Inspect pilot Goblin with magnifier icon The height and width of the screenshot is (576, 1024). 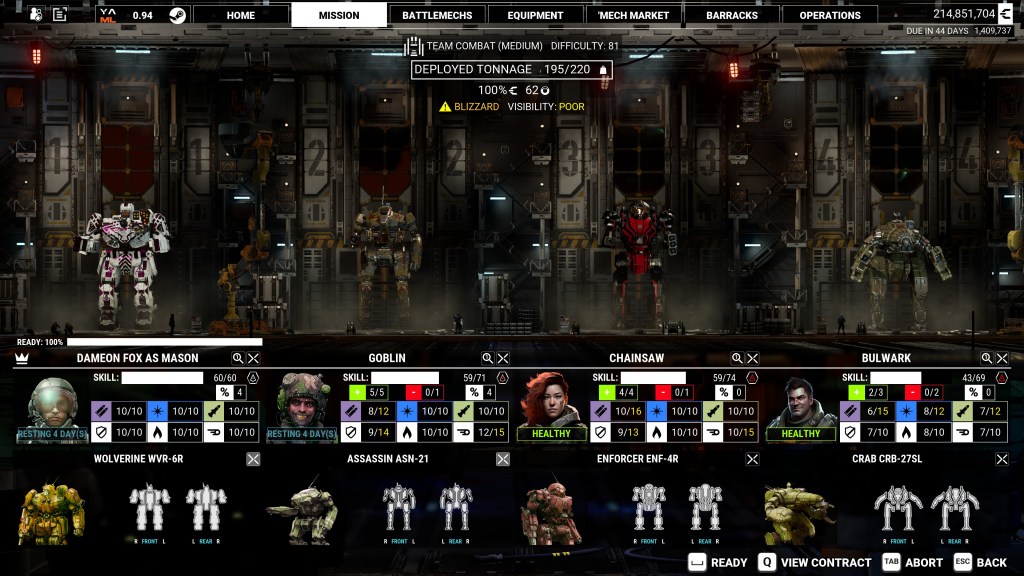point(488,358)
